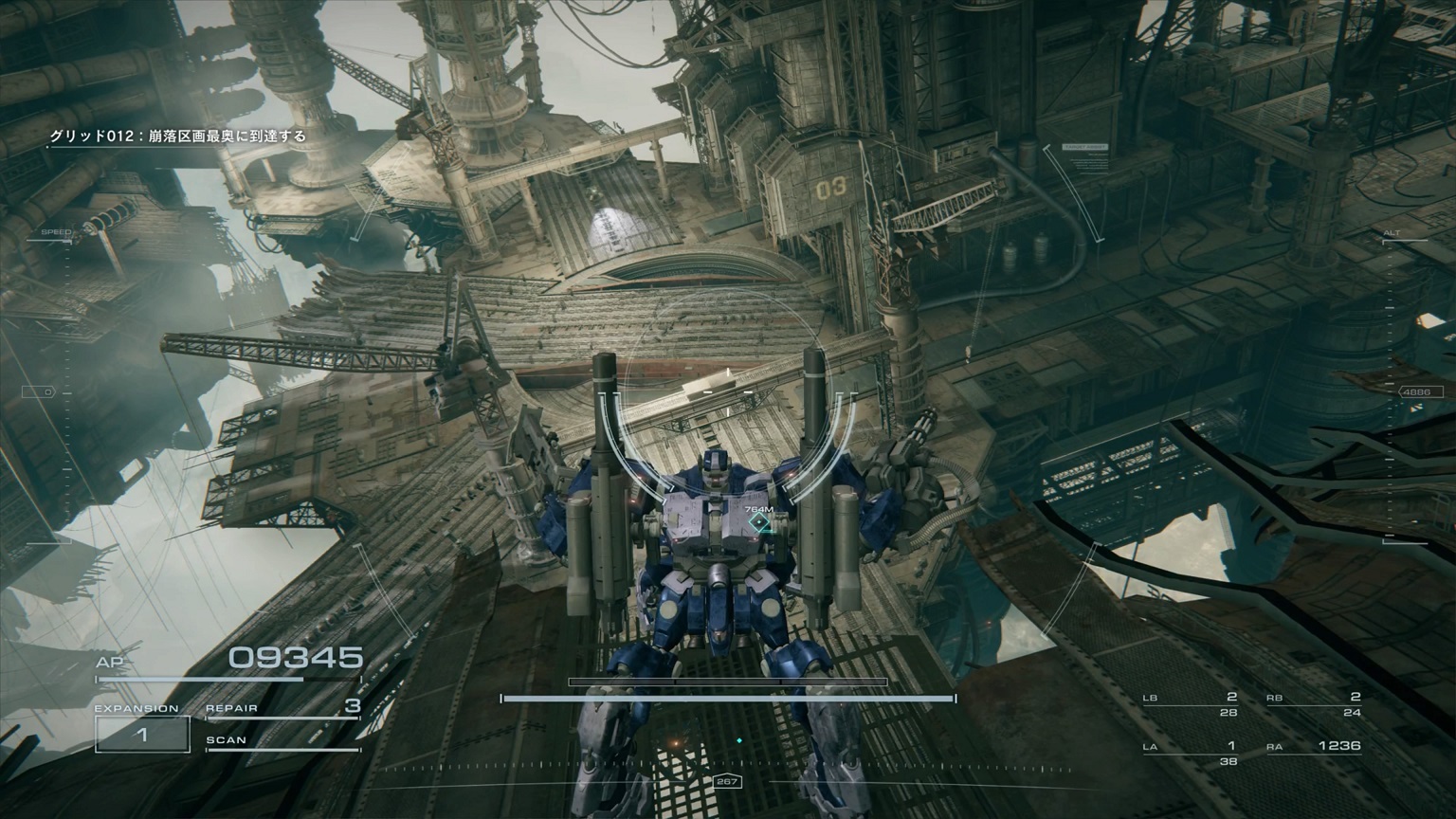This screenshot has width=1456, height=819.
Task: Select the Grid 012 objective tracker text
Action: [x=178, y=136]
